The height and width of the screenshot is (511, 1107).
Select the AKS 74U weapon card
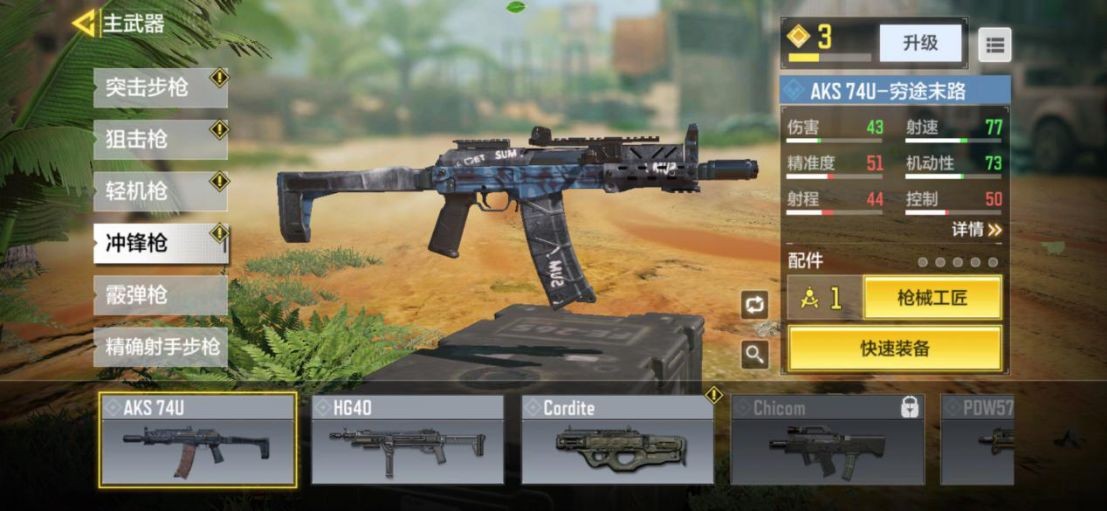tap(197, 439)
